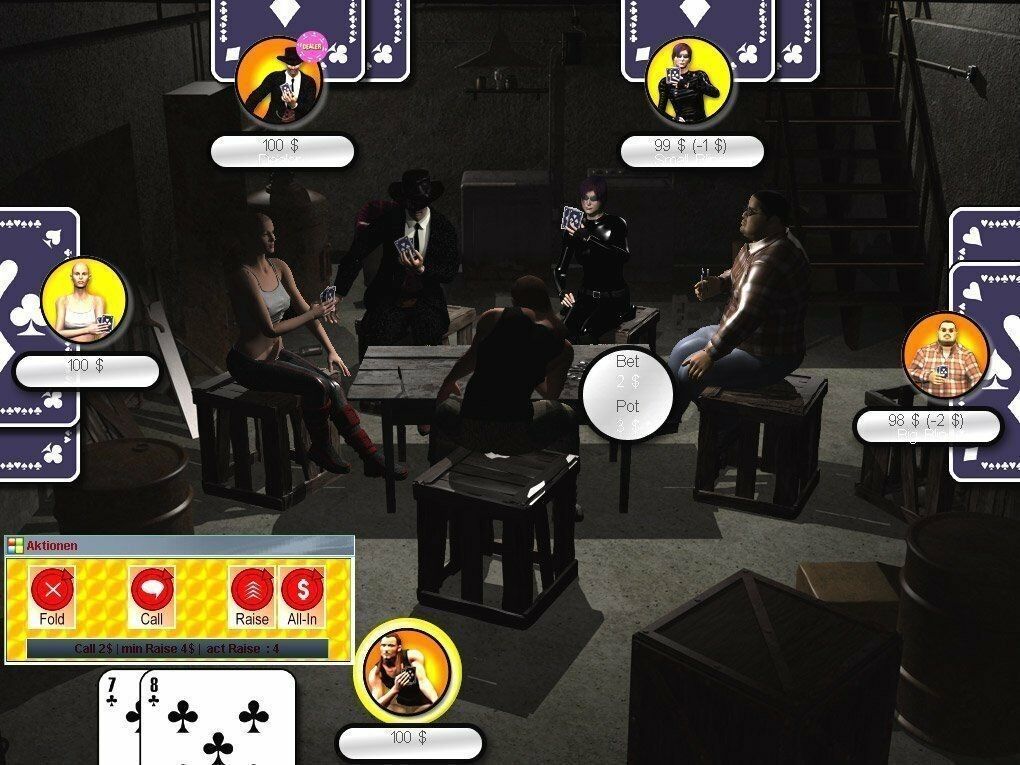
Task: Choose the Raise action
Action: [x=252, y=592]
